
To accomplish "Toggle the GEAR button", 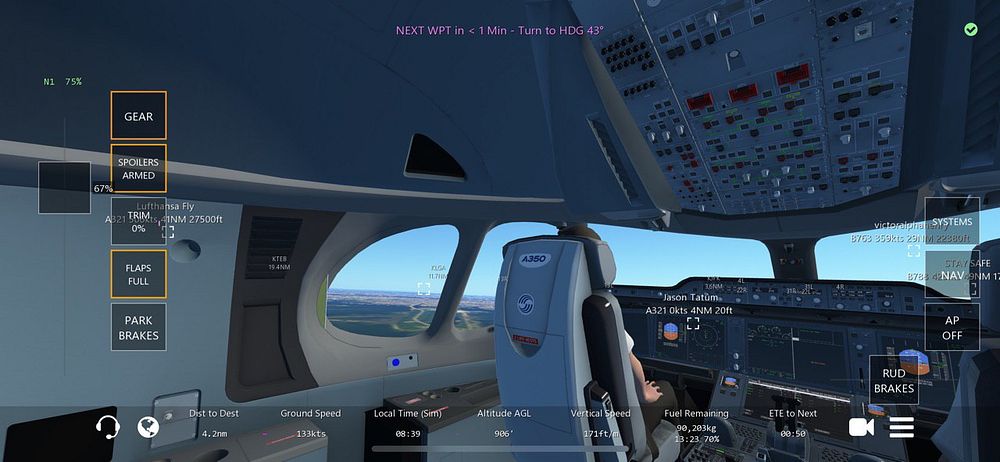I will point(138,116).
